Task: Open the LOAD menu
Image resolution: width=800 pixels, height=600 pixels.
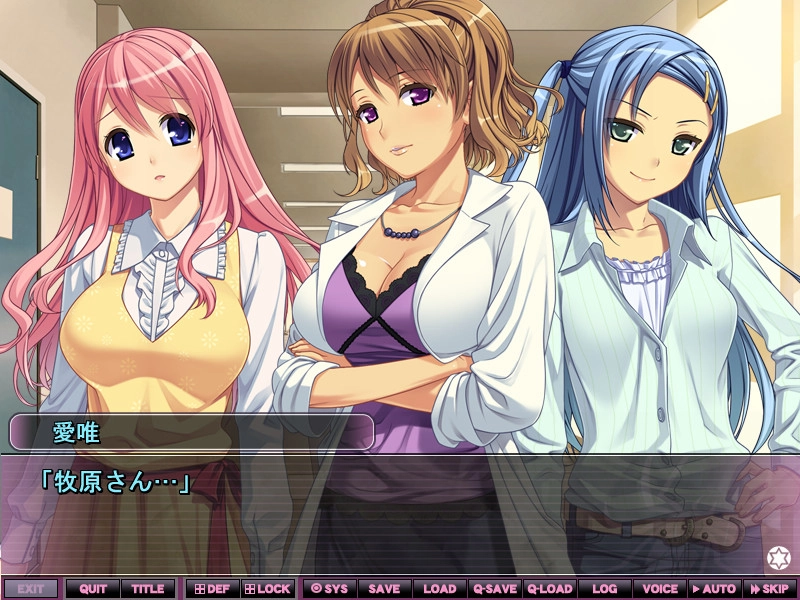Action: (x=439, y=589)
